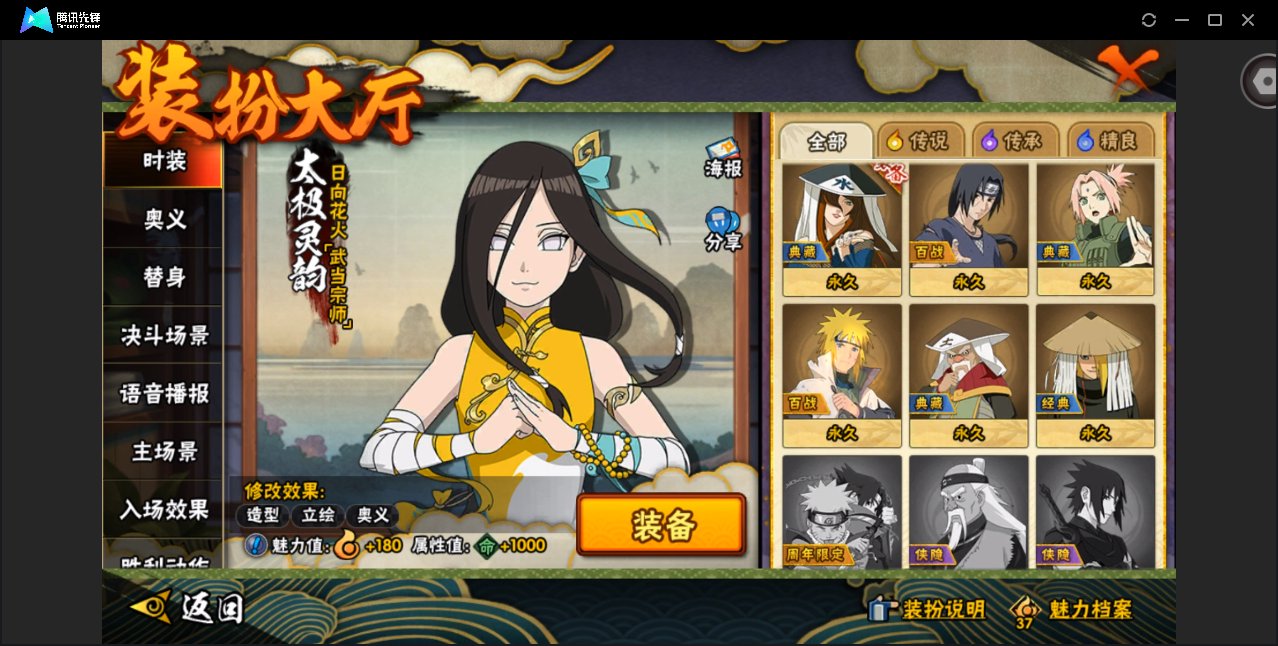
Task: Open the 奥义 menu entry
Action: click(x=163, y=219)
